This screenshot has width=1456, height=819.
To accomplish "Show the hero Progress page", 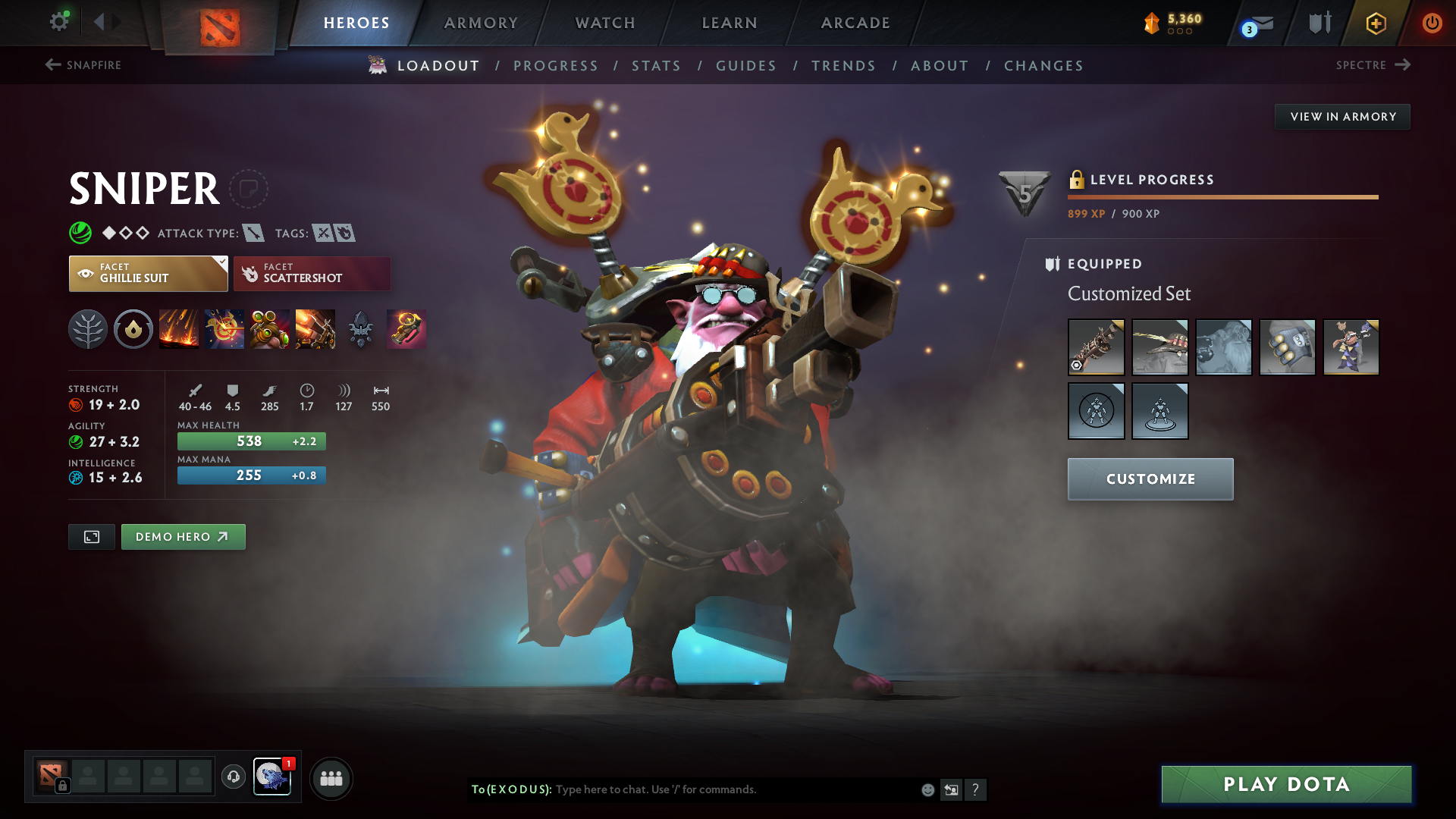I will tap(556, 66).
